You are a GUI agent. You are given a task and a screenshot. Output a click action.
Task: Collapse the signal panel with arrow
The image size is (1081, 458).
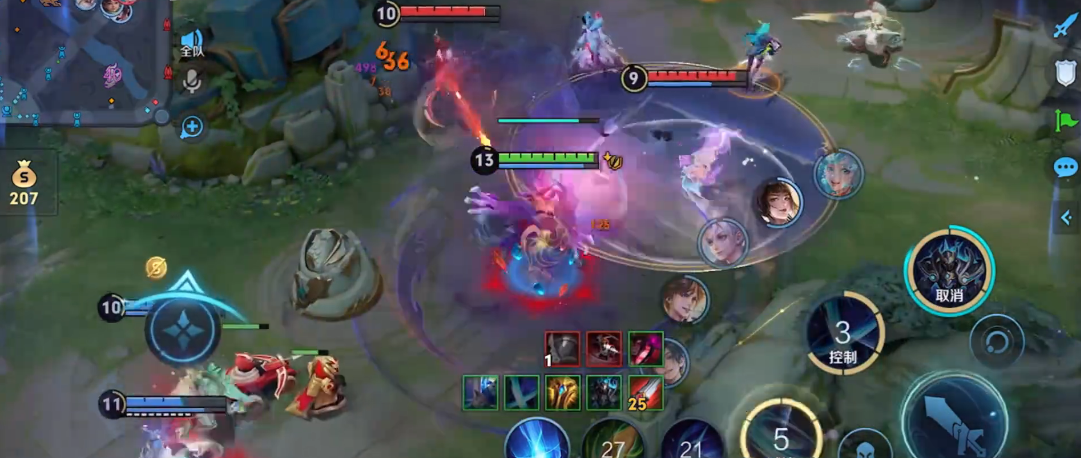click(1067, 217)
